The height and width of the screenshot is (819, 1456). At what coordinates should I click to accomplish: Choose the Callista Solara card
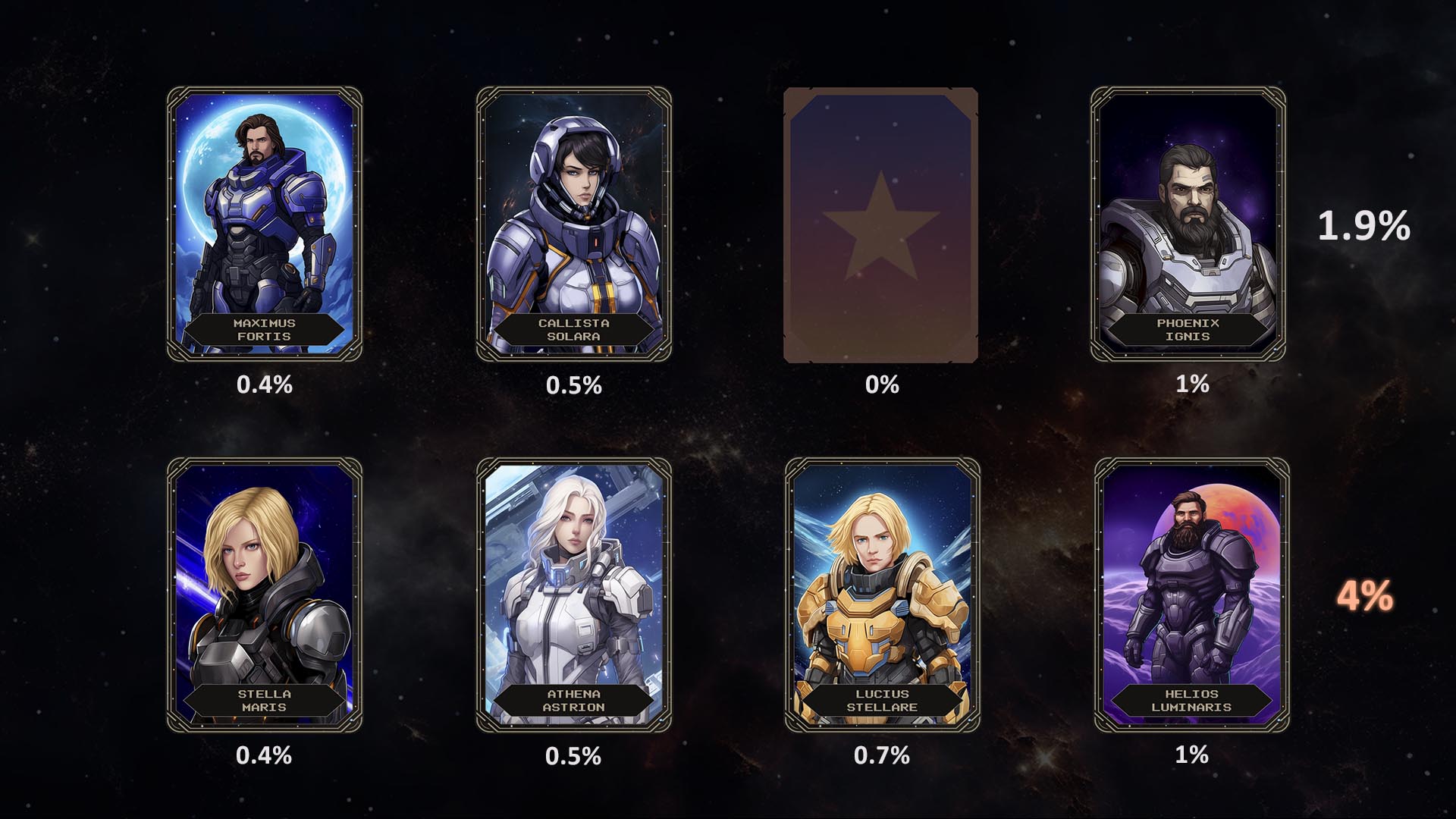coord(573,224)
